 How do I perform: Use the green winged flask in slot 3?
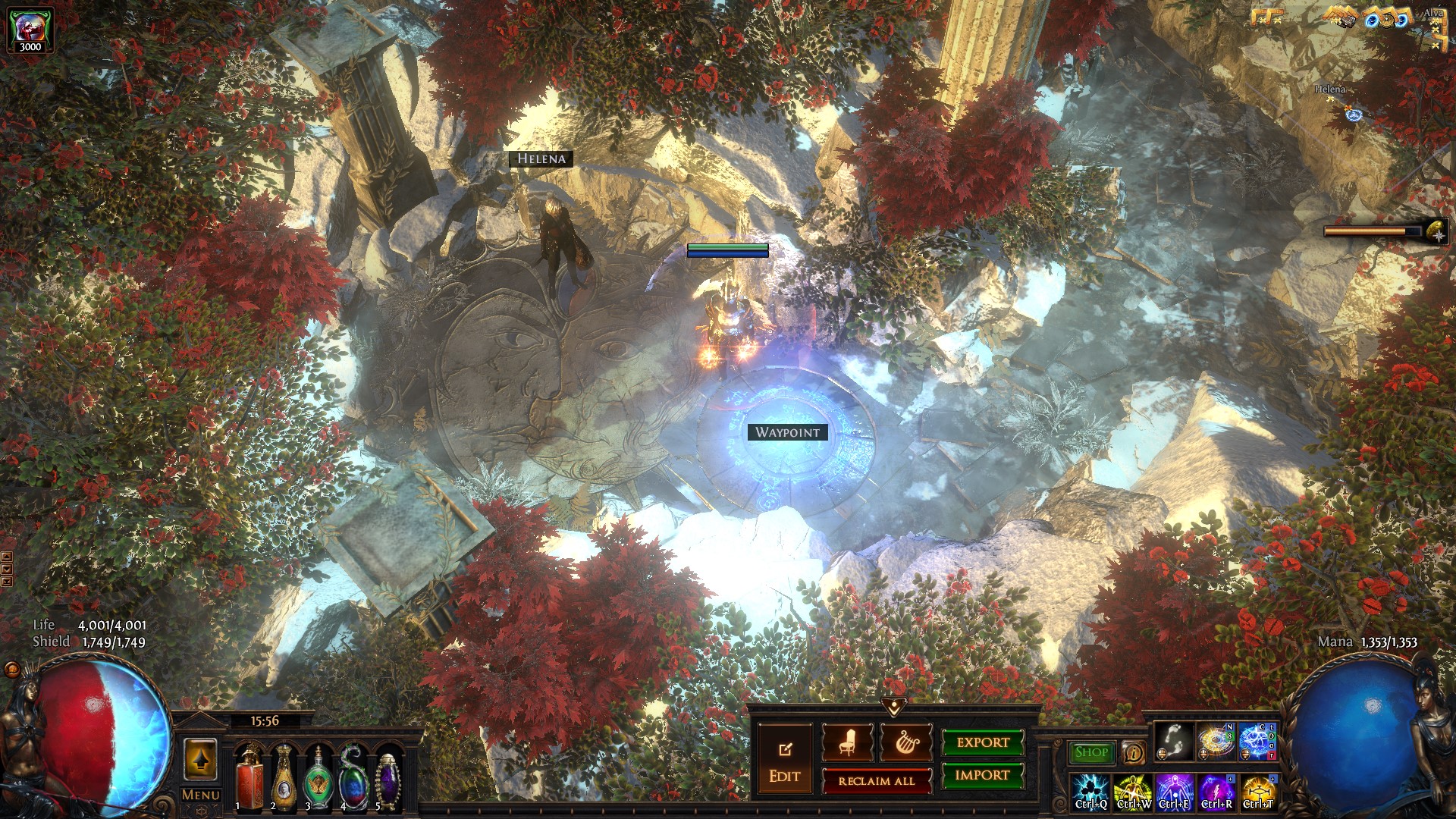(x=318, y=777)
